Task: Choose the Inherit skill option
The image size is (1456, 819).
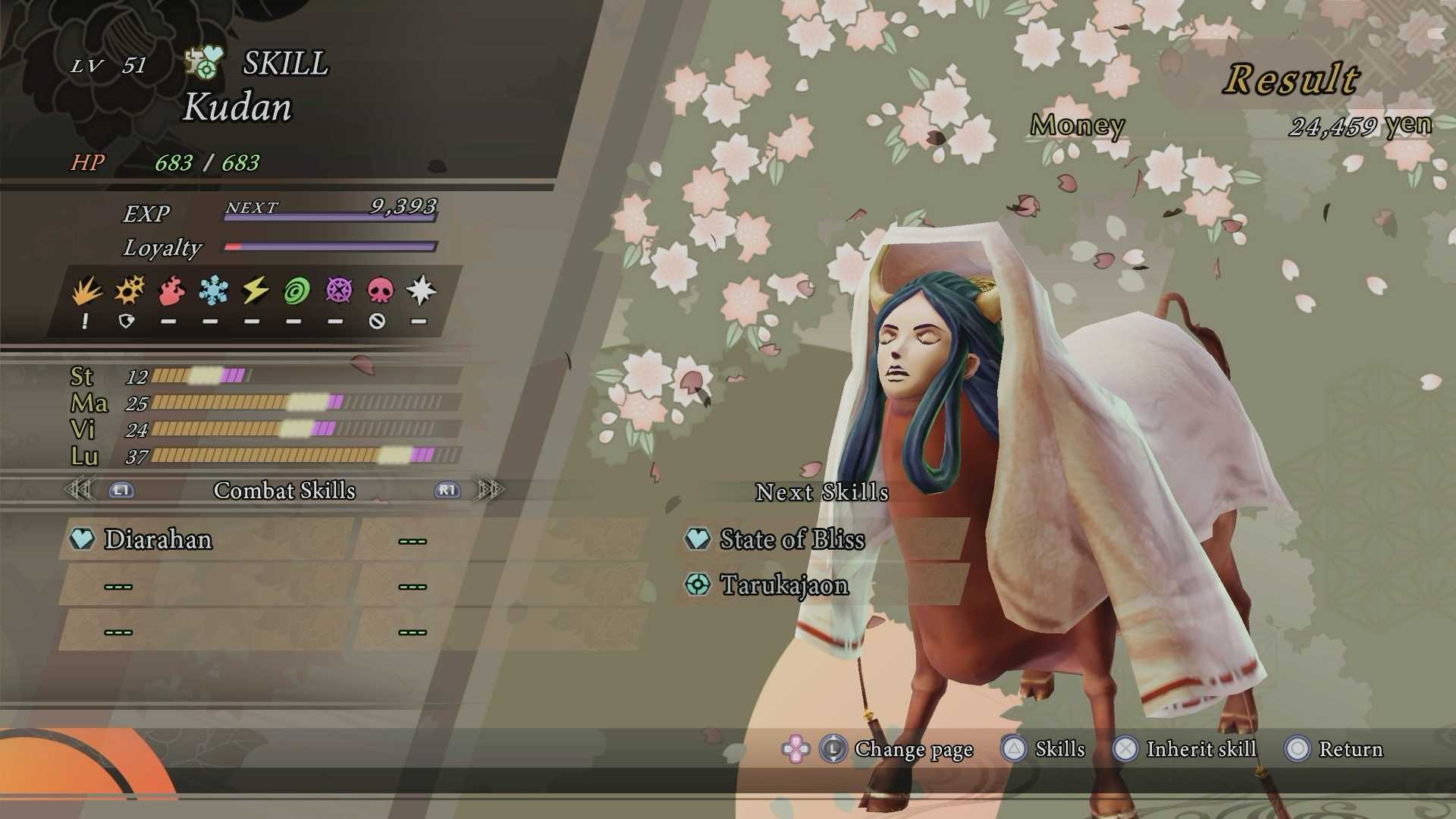Action: 1200,749
